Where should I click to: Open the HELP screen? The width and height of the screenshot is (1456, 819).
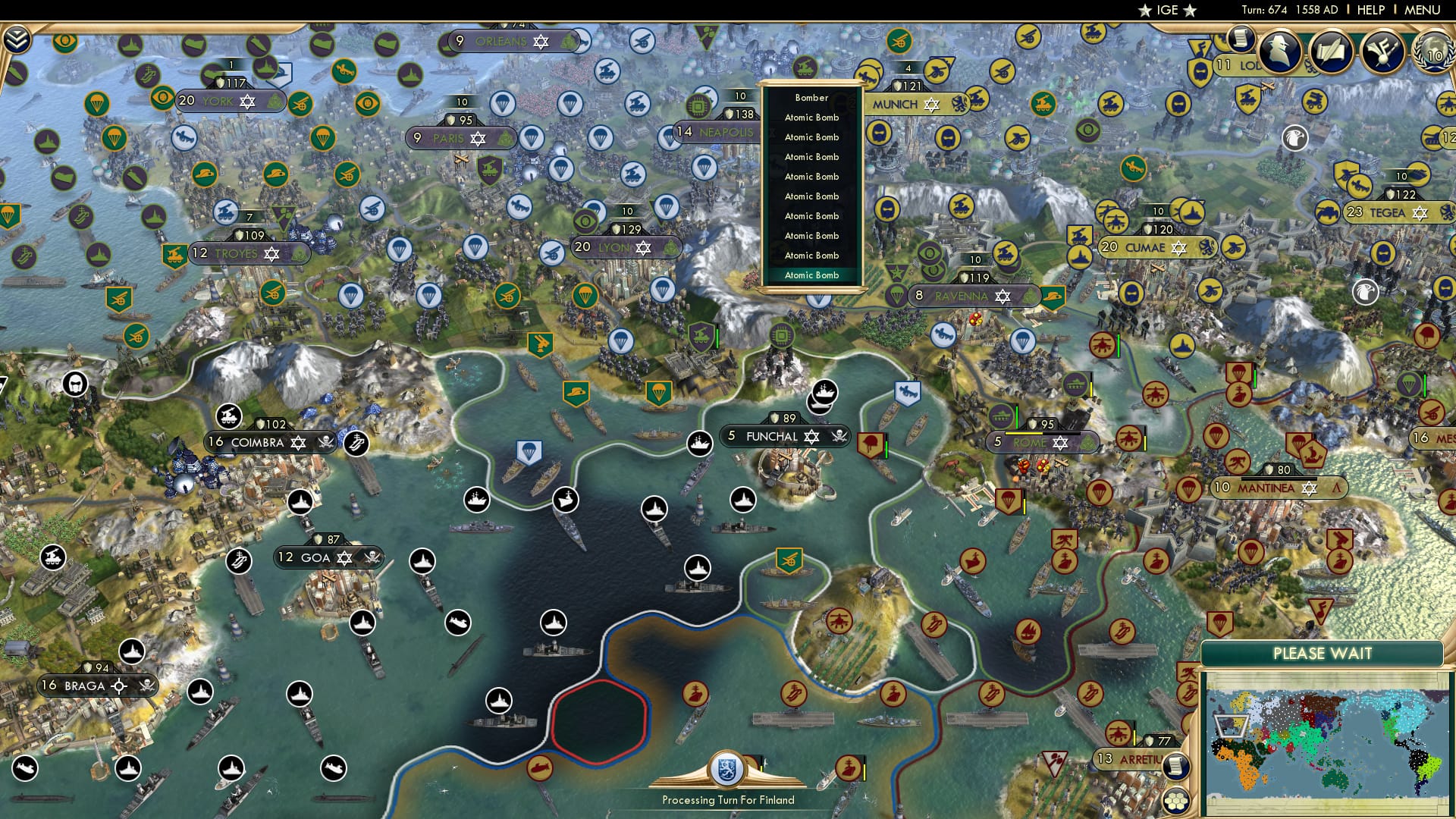[1370, 10]
